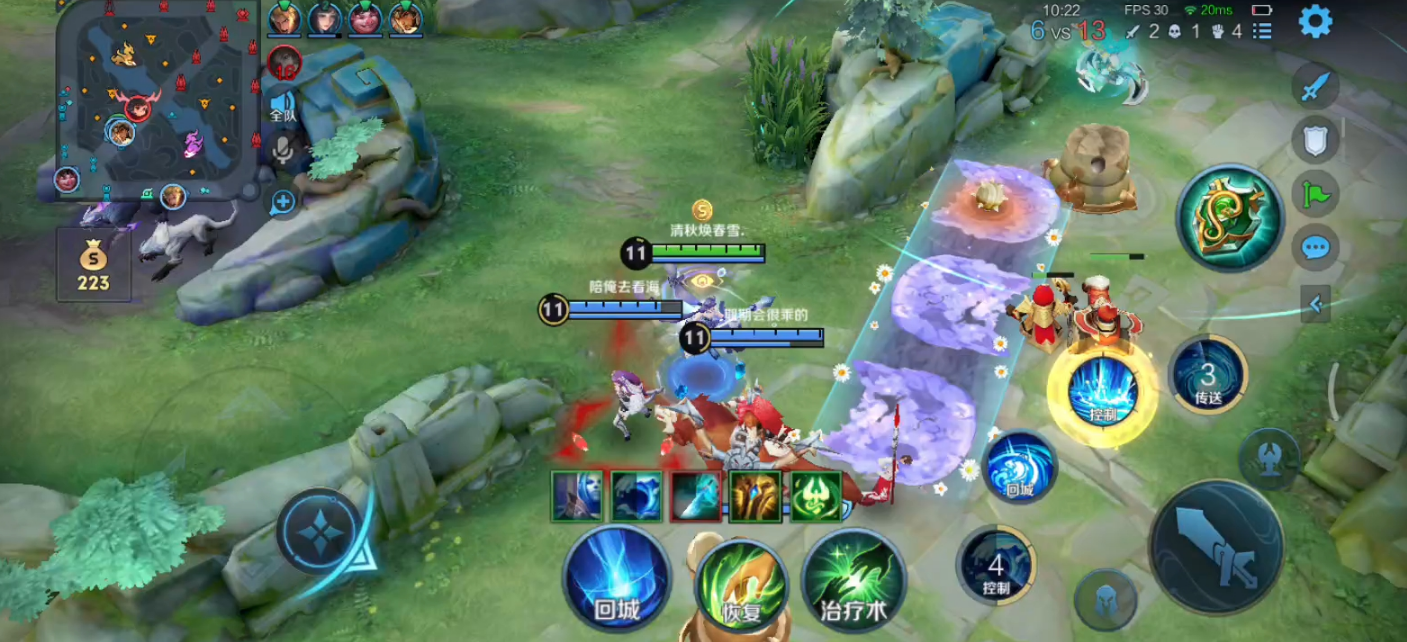Target minions with the helmet button
1407x642 pixels.
[1105, 599]
